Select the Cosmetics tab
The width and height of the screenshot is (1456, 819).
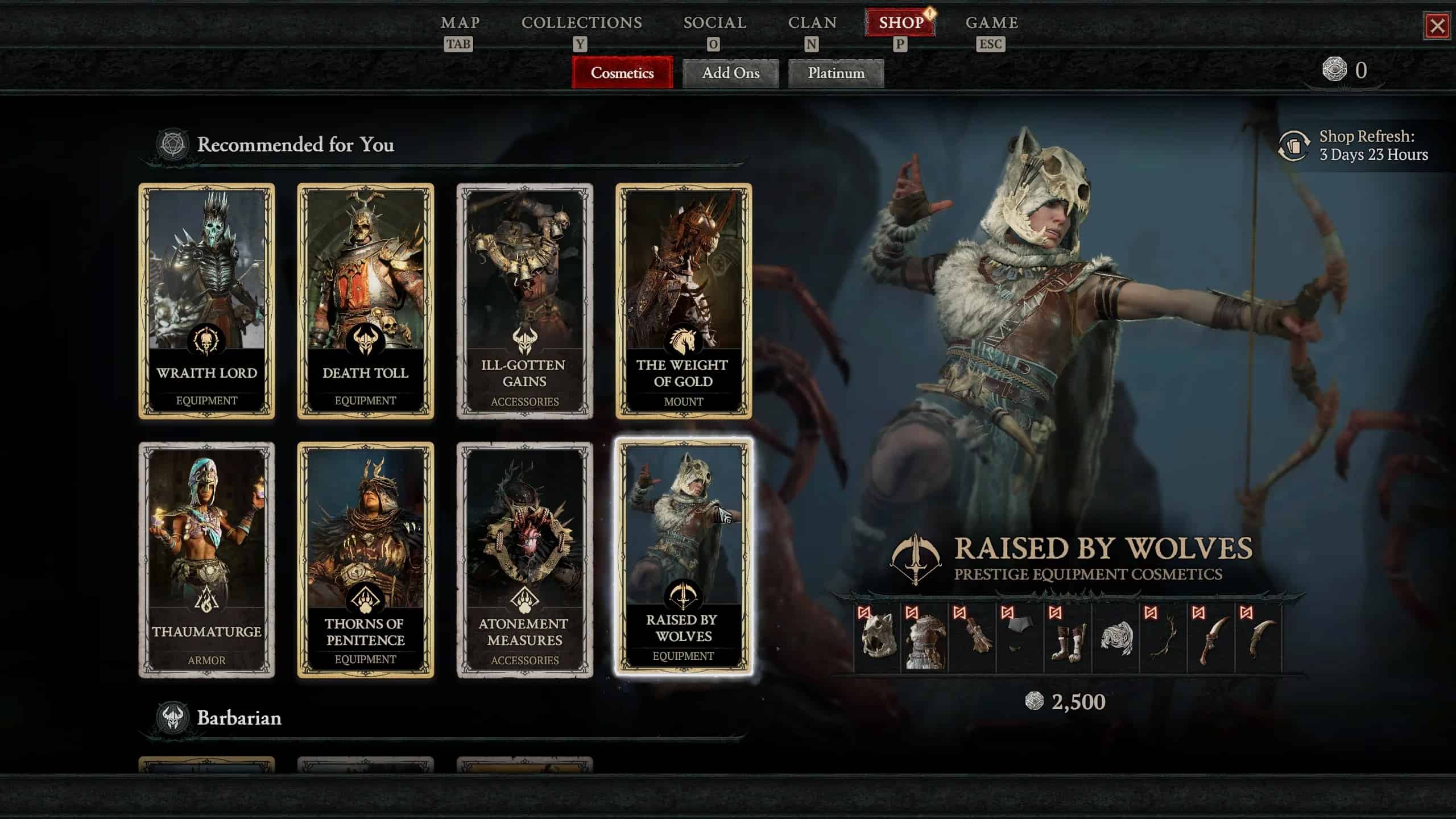[621, 73]
